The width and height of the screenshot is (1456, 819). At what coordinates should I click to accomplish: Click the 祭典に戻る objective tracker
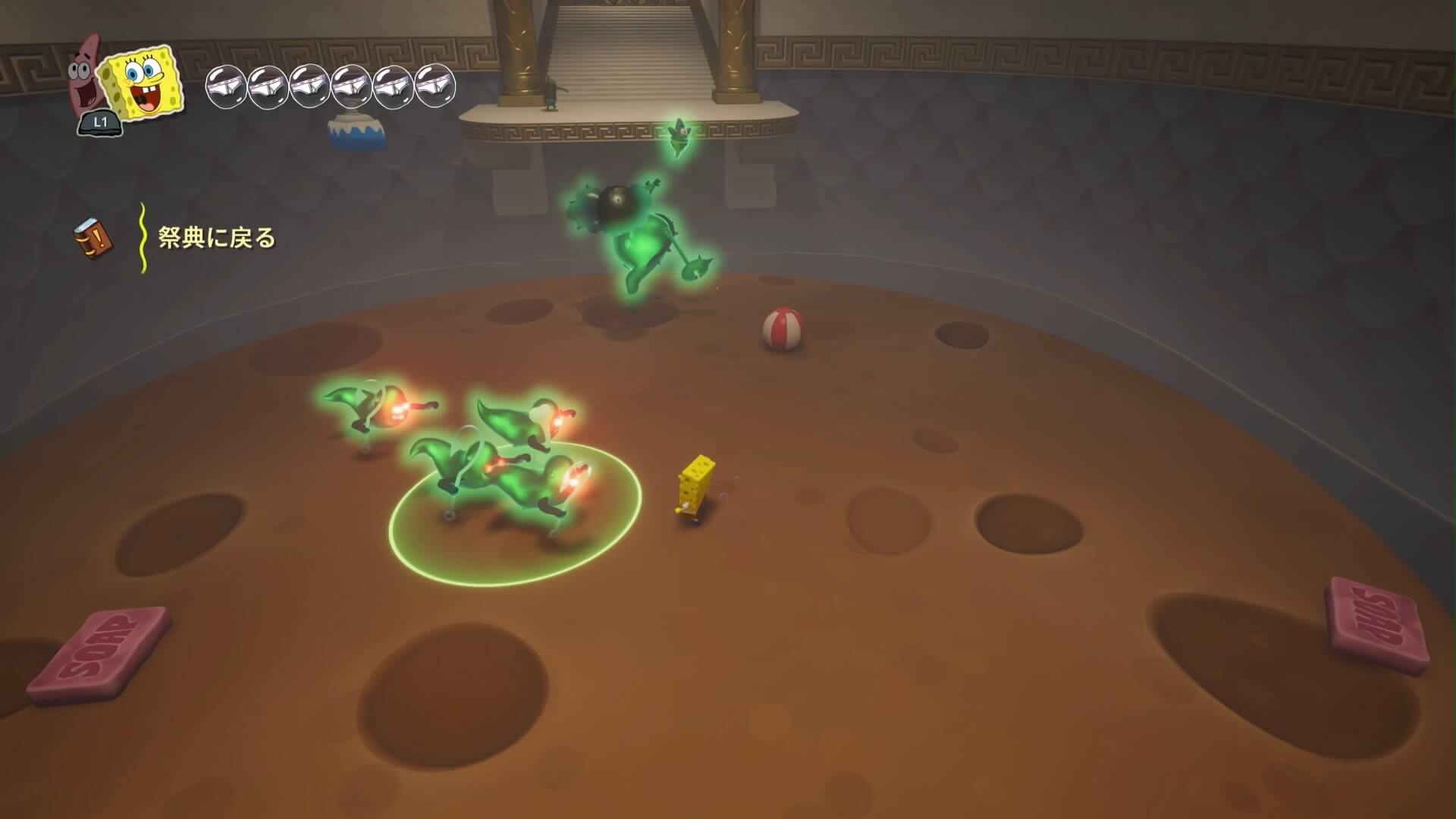tap(216, 239)
